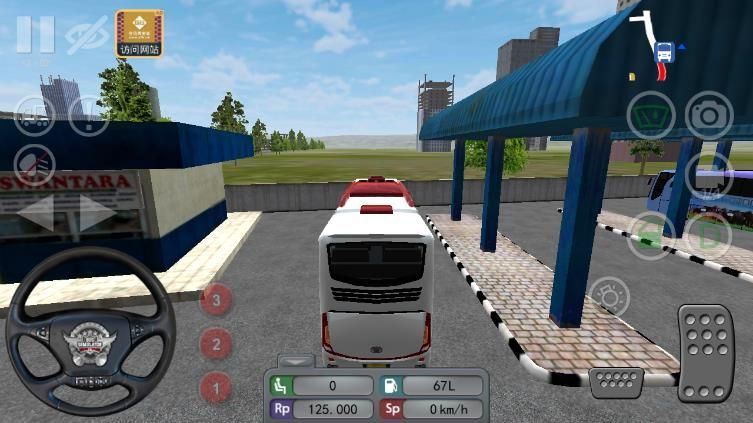Open the 访问网站 visit website ad
The height and width of the screenshot is (423, 753).
[139, 33]
